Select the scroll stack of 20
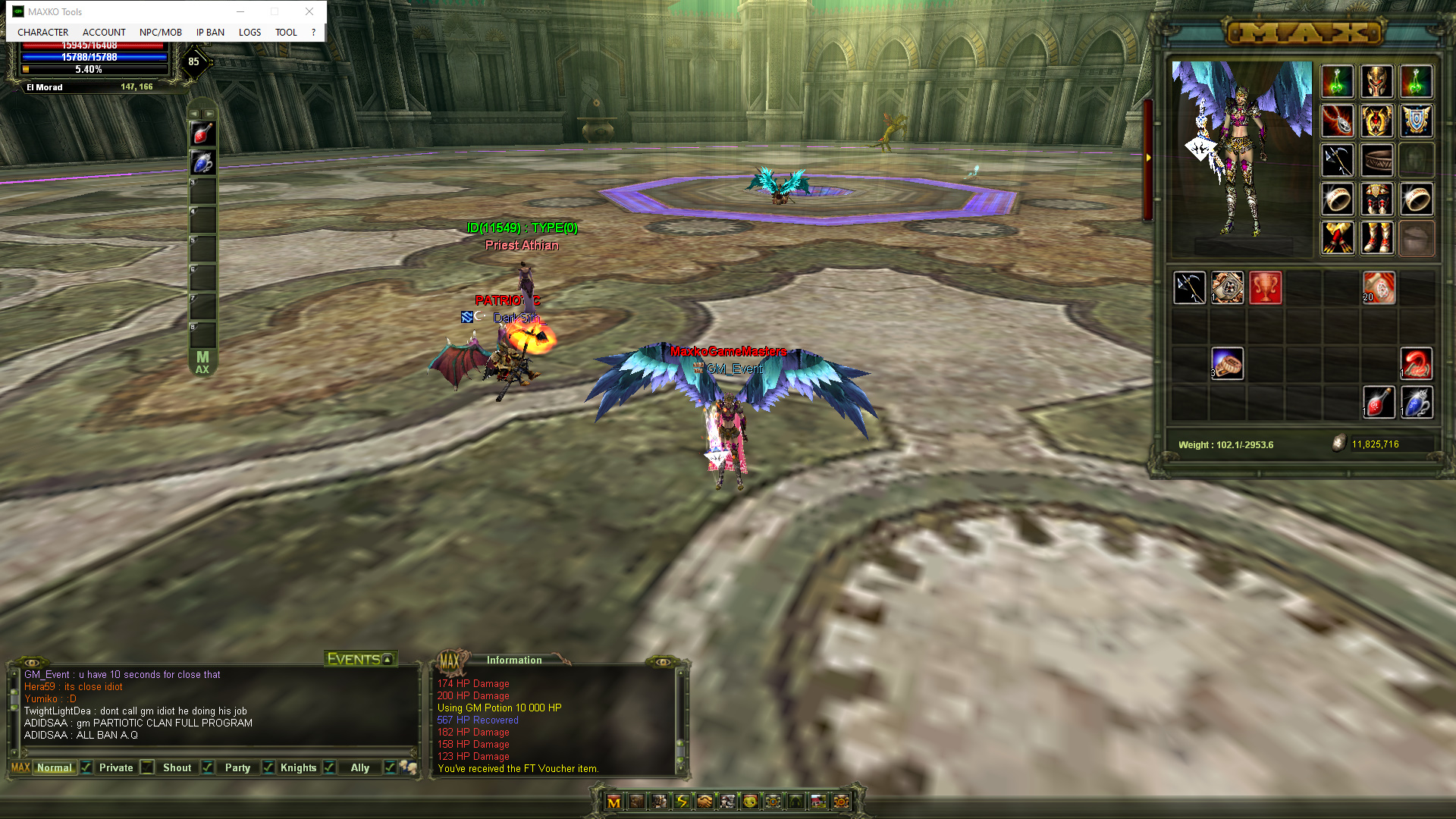Screen dimensions: 1456x819 tap(1378, 288)
